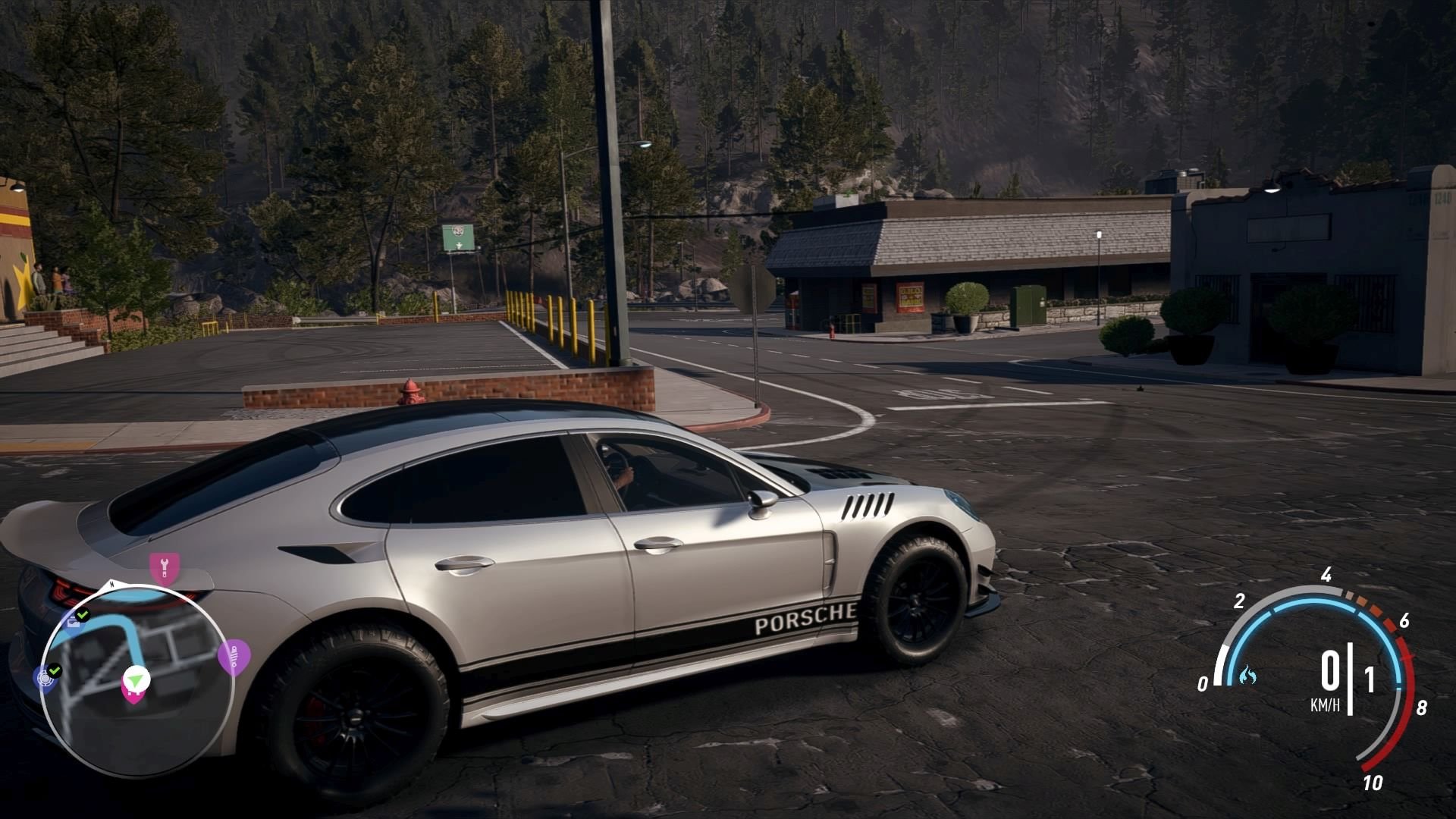
Task: Click the blue wheel collectible icon on minimap
Action: point(44,679)
